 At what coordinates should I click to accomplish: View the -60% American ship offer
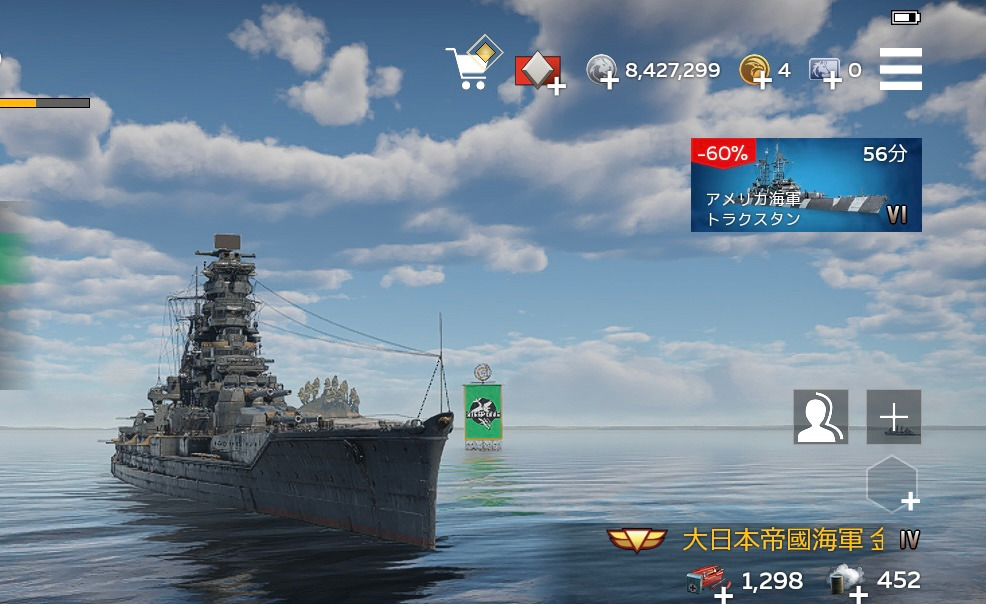[x=805, y=185]
